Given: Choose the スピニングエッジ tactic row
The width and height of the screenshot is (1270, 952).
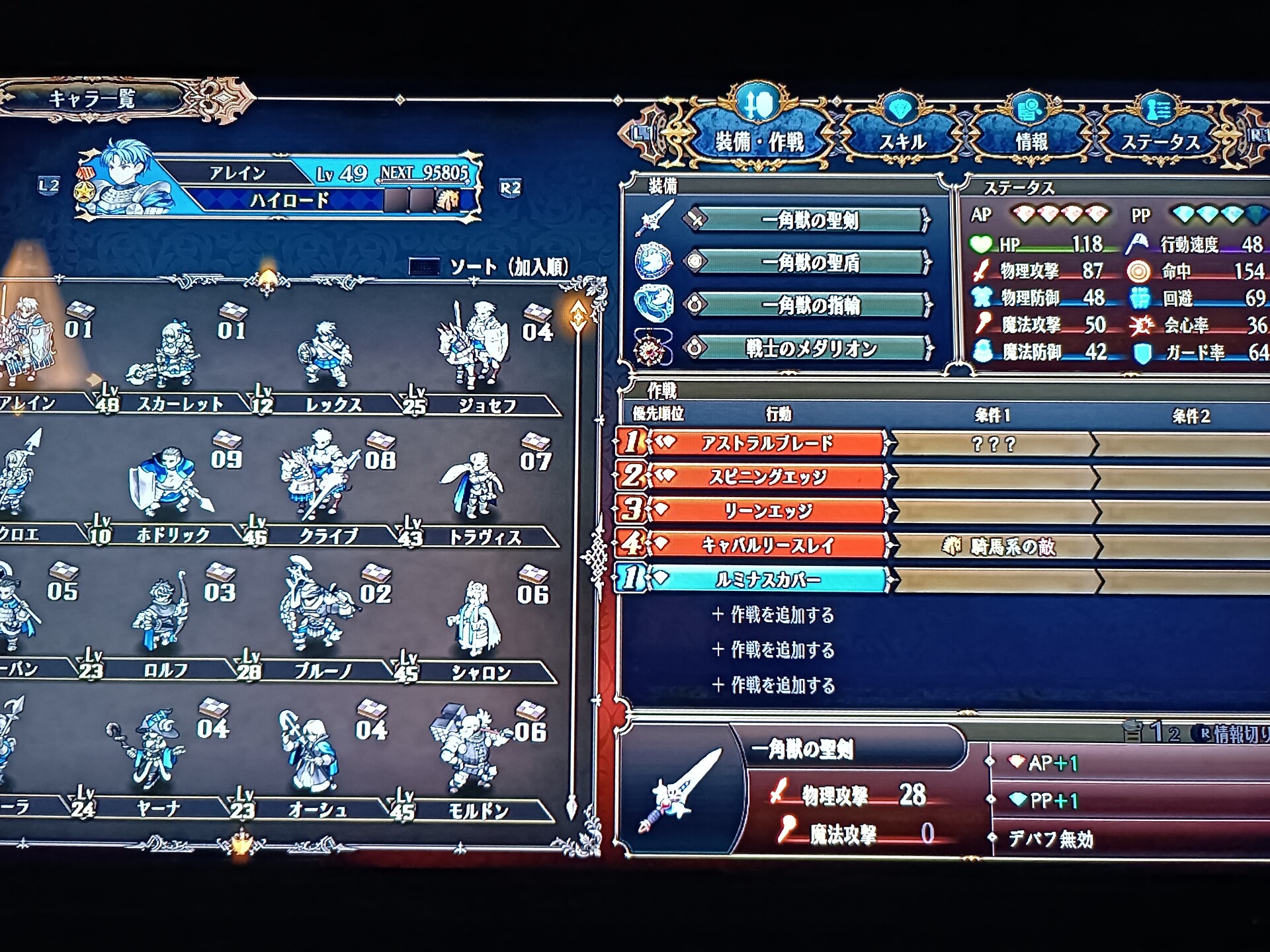Looking at the screenshot, I should (x=766, y=477).
